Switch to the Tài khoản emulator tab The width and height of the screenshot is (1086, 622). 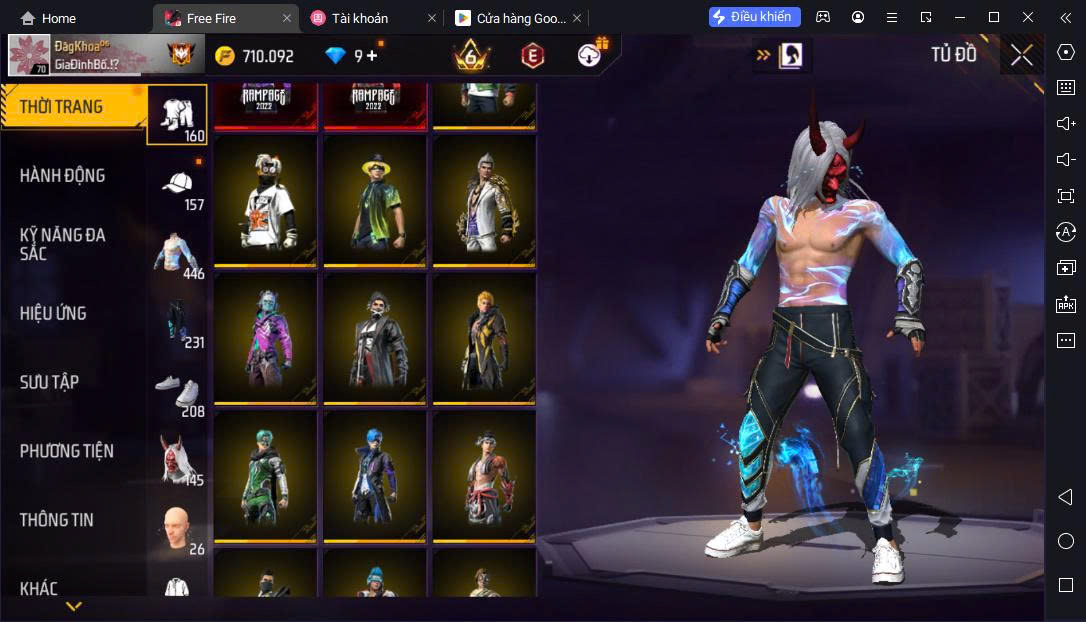(x=360, y=18)
